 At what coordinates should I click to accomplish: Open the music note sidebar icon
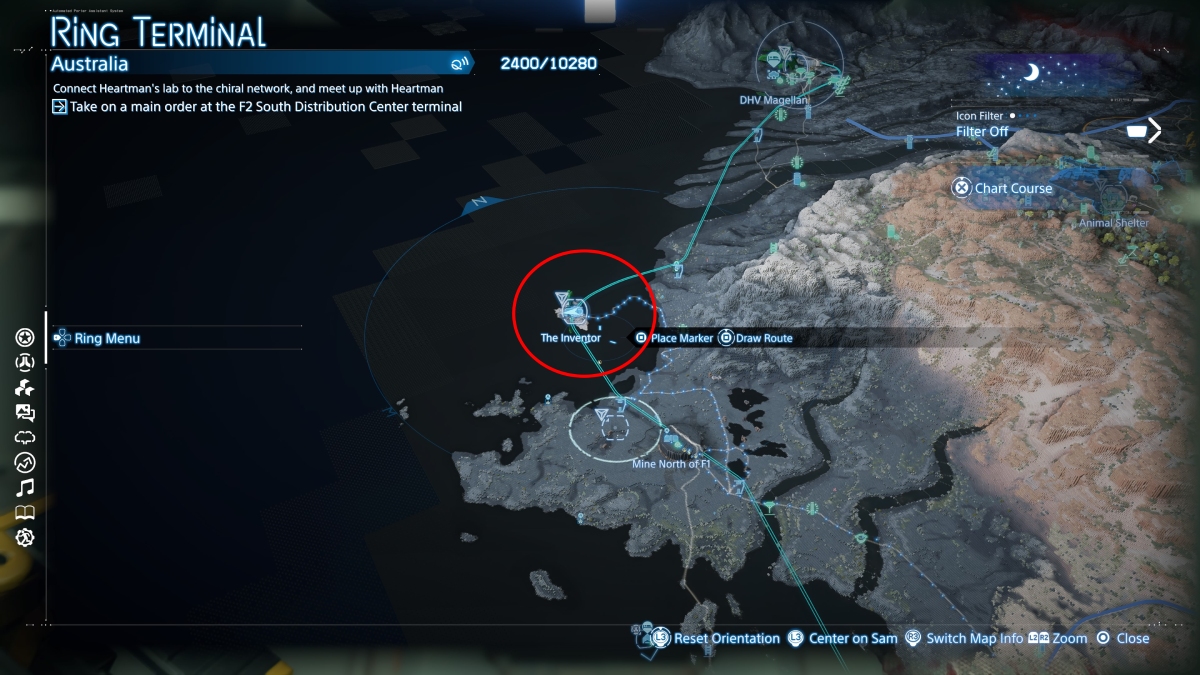pyautogui.click(x=25, y=487)
